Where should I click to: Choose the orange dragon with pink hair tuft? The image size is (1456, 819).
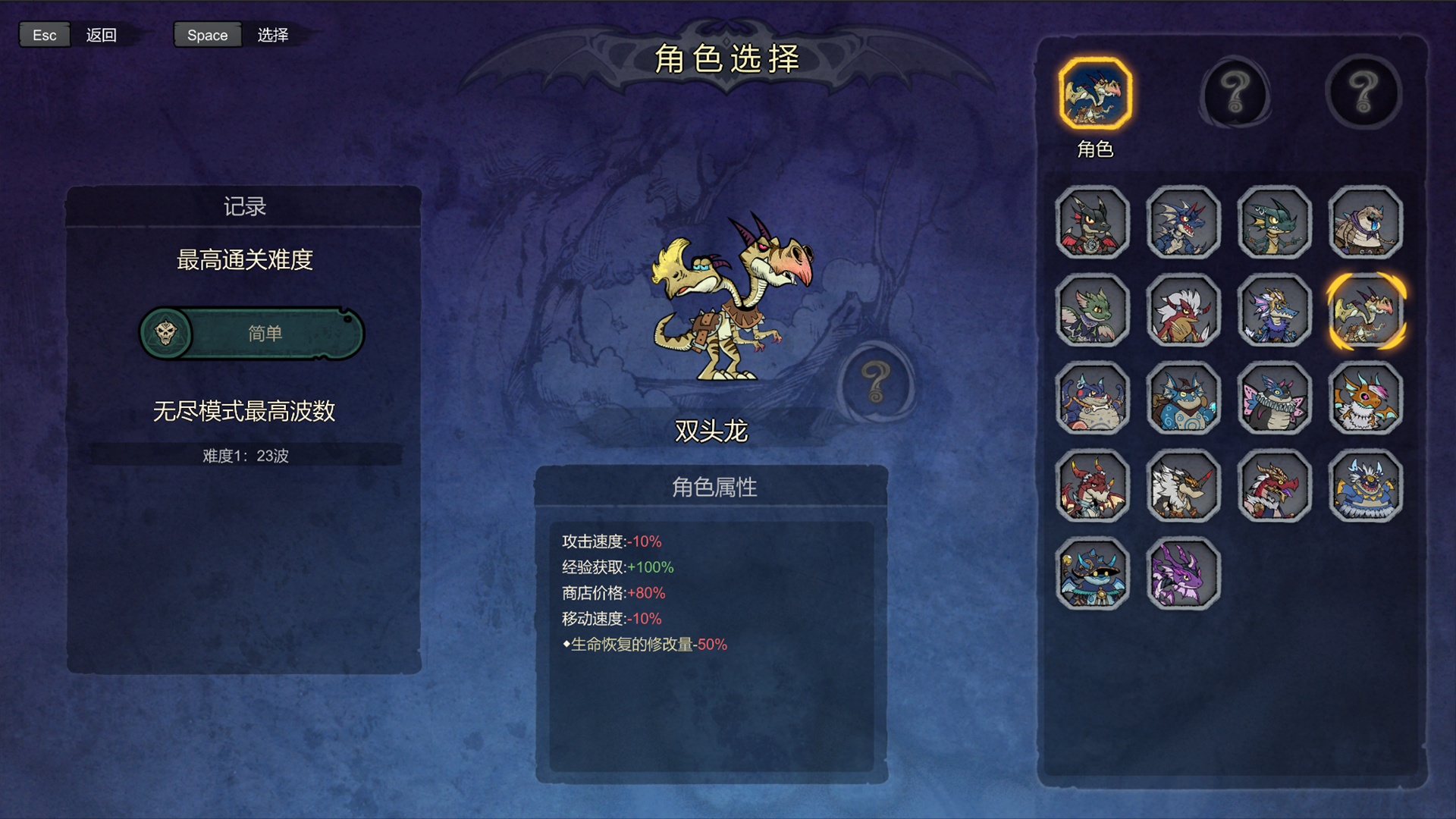(x=1365, y=400)
